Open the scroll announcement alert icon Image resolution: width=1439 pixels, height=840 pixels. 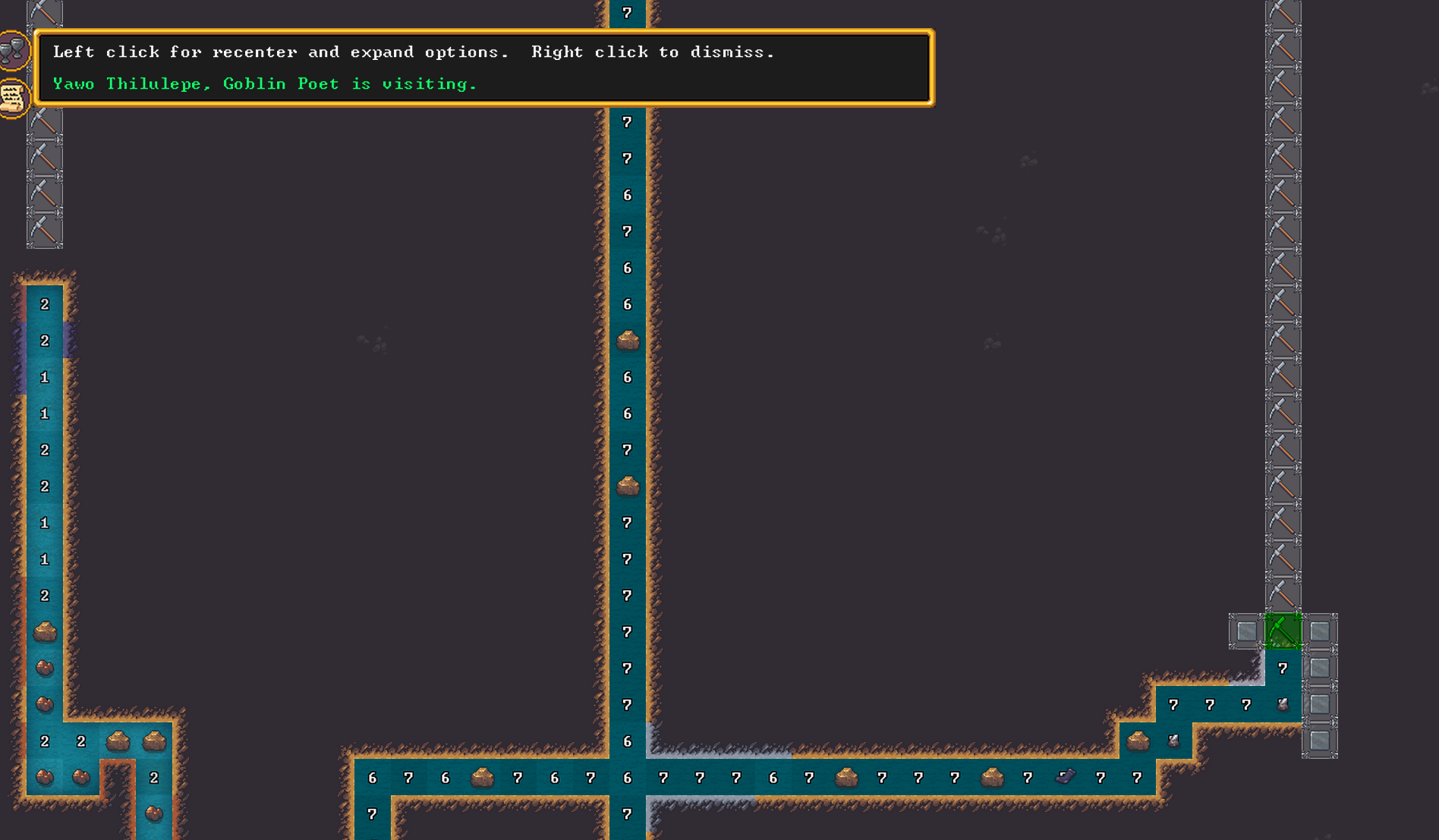pyautogui.click(x=13, y=98)
